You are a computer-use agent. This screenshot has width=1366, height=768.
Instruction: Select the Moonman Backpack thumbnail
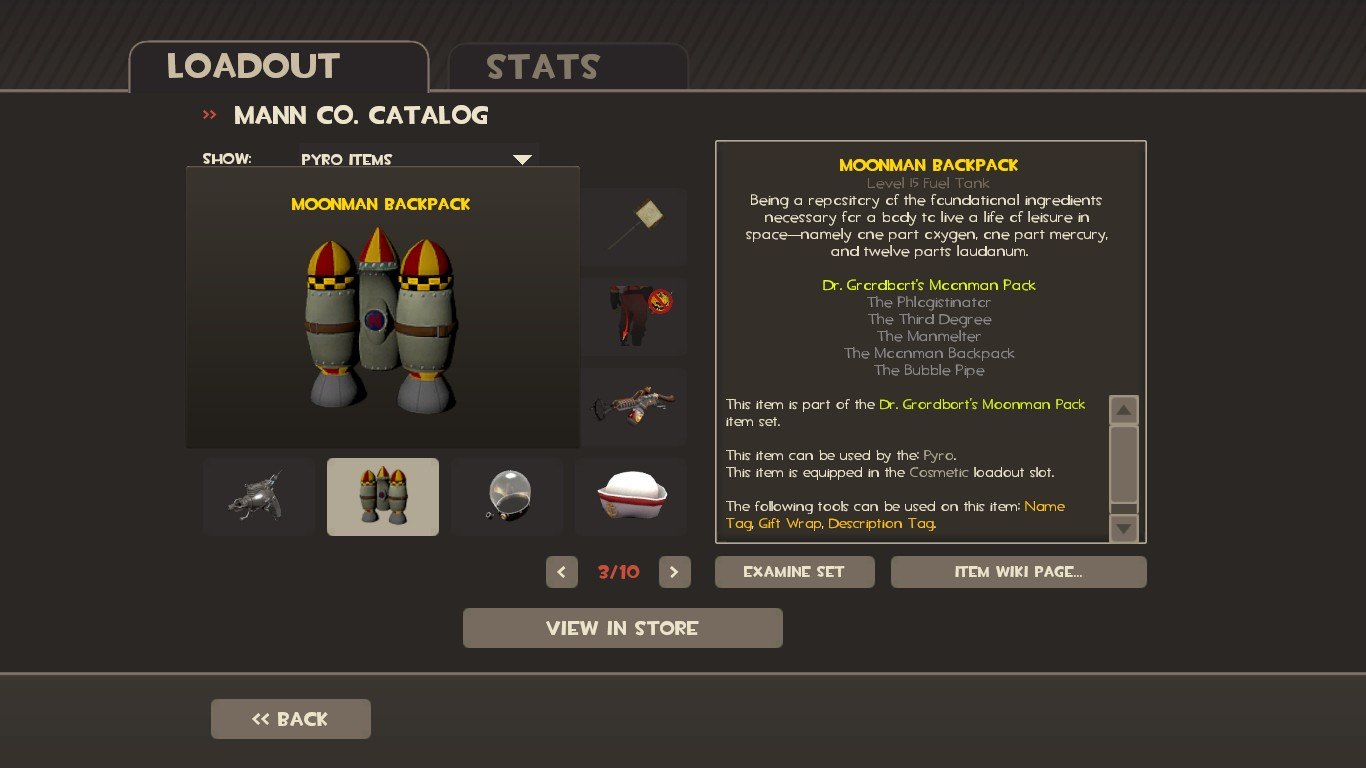coord(383,497)
